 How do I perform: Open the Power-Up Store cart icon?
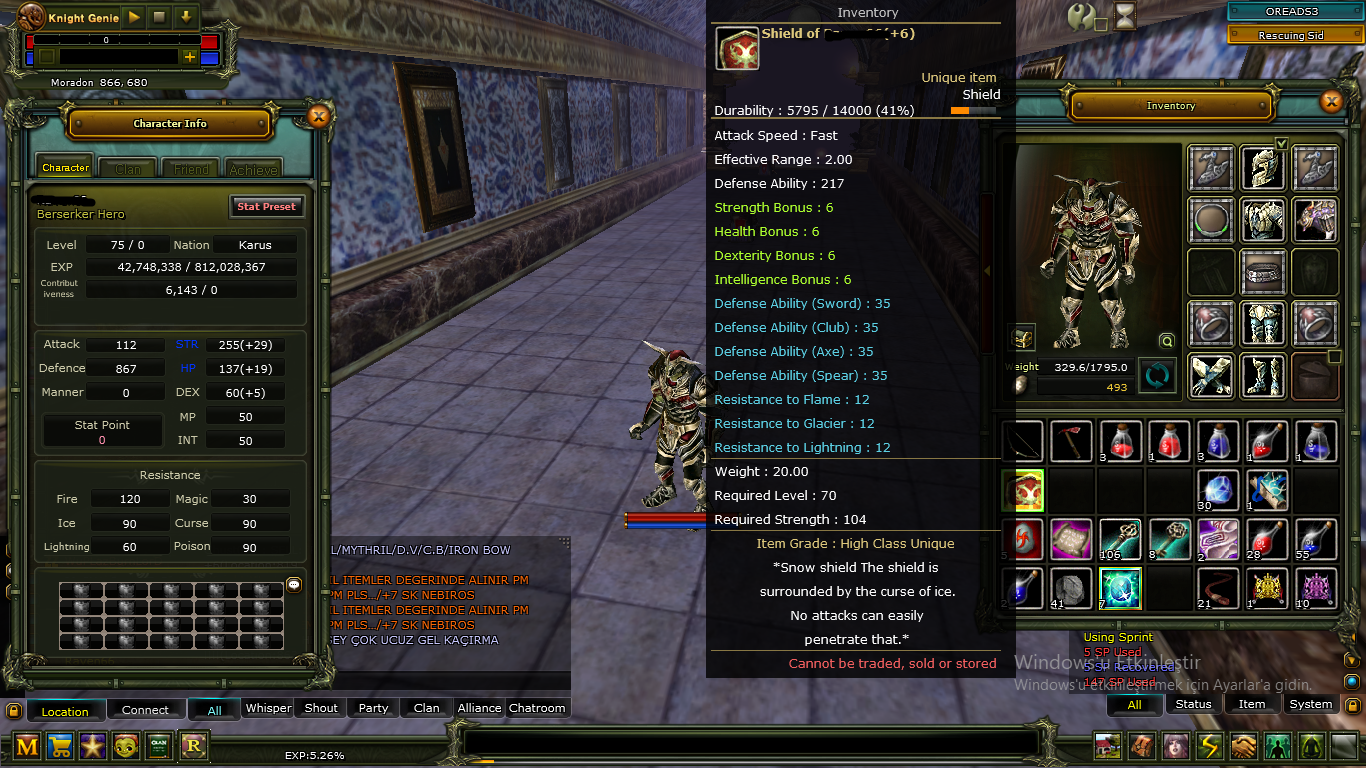pyautogui.click(x=59, y=746)
